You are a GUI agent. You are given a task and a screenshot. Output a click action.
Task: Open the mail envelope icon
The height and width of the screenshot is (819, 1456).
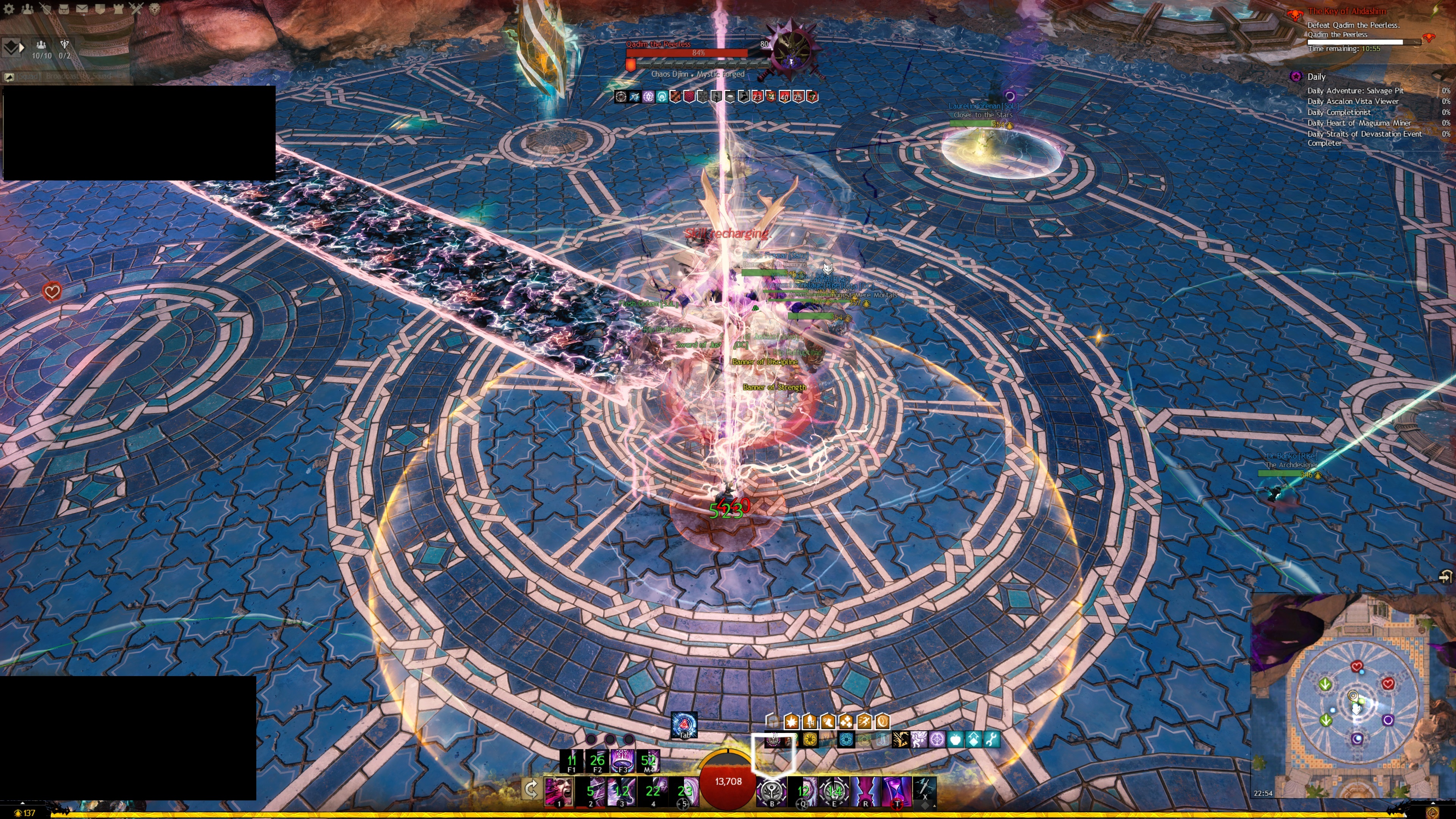[x=82, y=9]
